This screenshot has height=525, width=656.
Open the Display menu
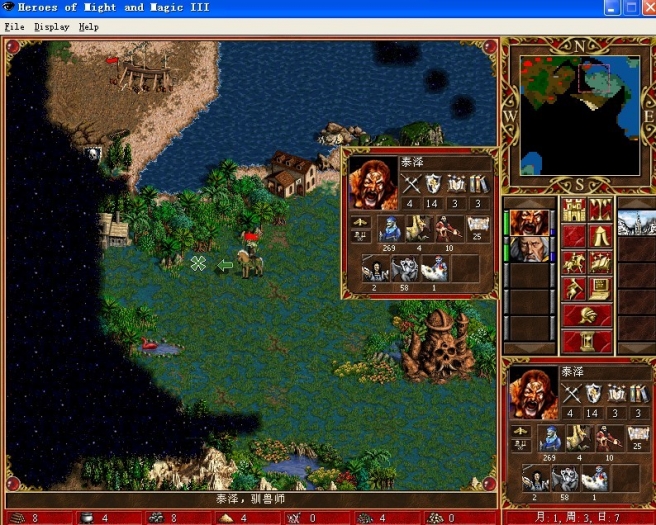pos(51,27)
